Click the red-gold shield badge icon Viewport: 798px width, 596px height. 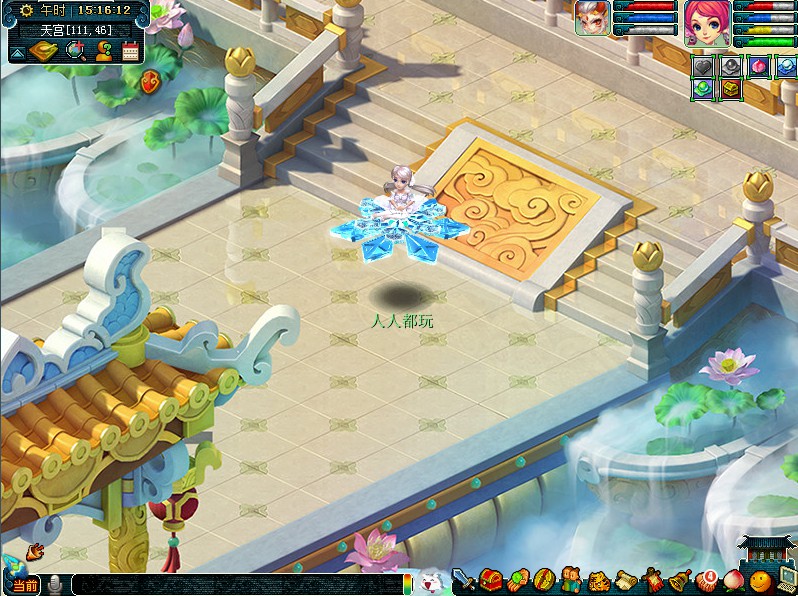click(x=149, y=81)
